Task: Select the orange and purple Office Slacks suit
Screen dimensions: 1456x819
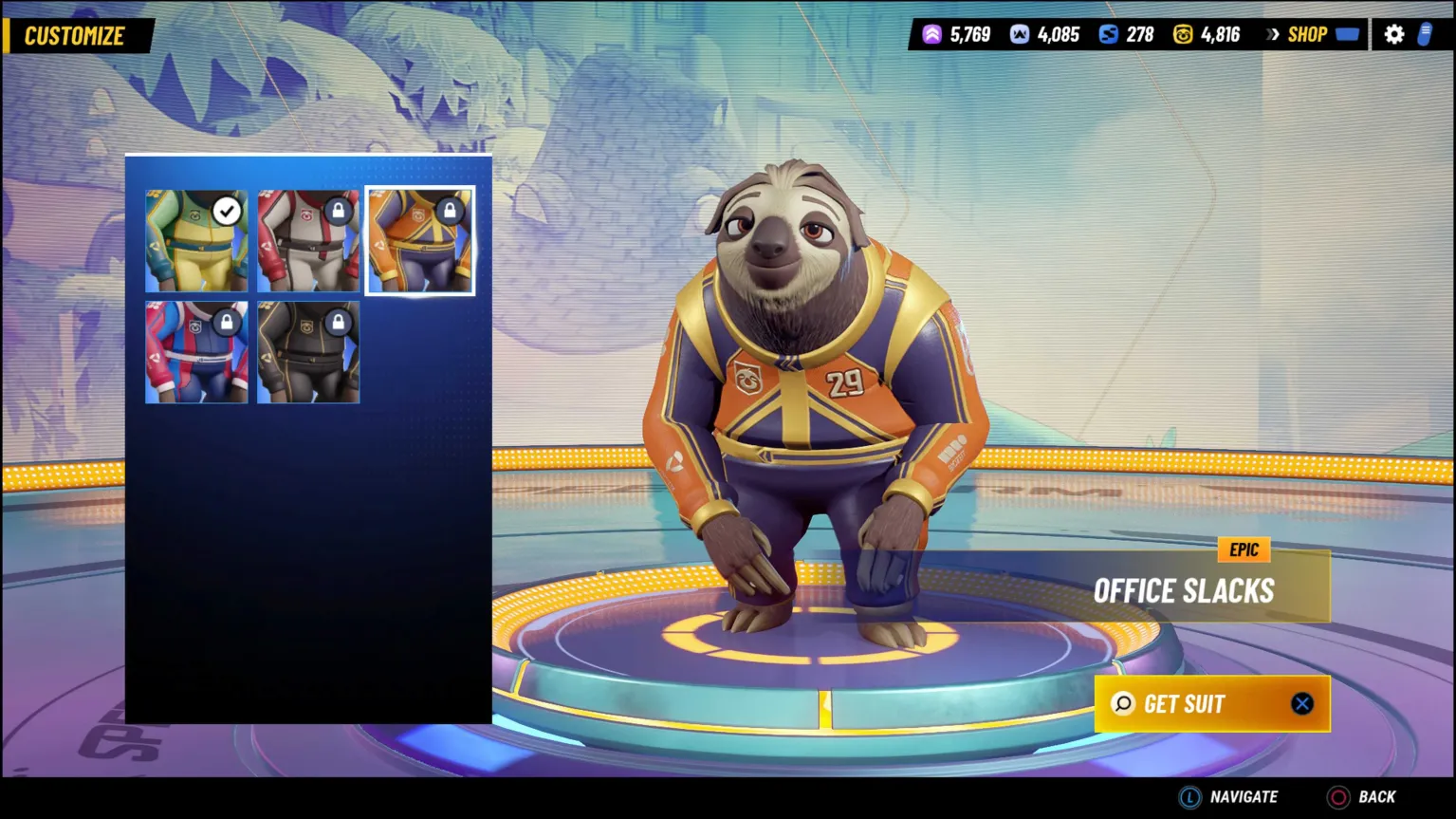Action: [x=420, y=241]
